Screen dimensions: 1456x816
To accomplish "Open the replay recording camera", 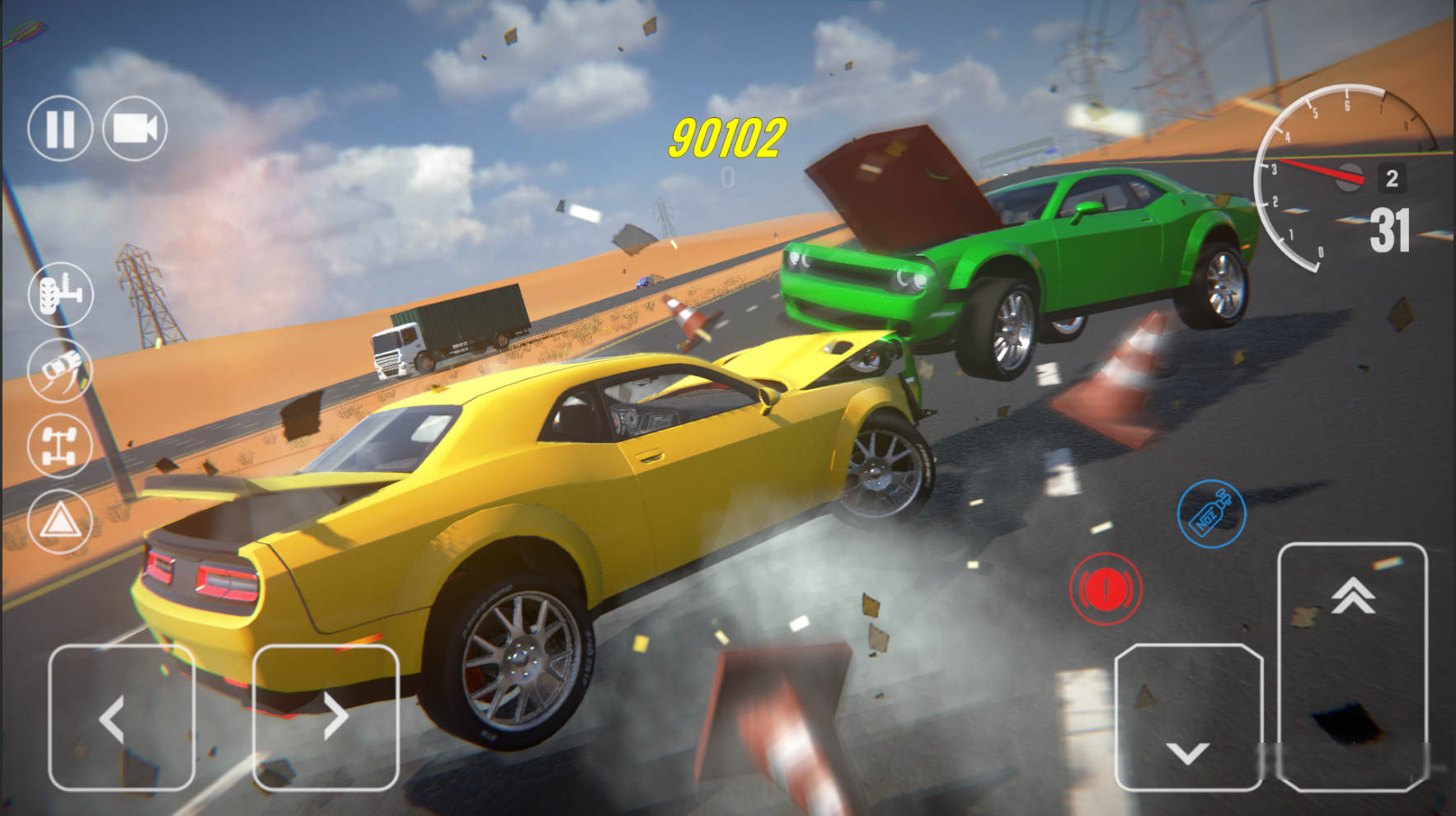I will [x=136, y=128].
